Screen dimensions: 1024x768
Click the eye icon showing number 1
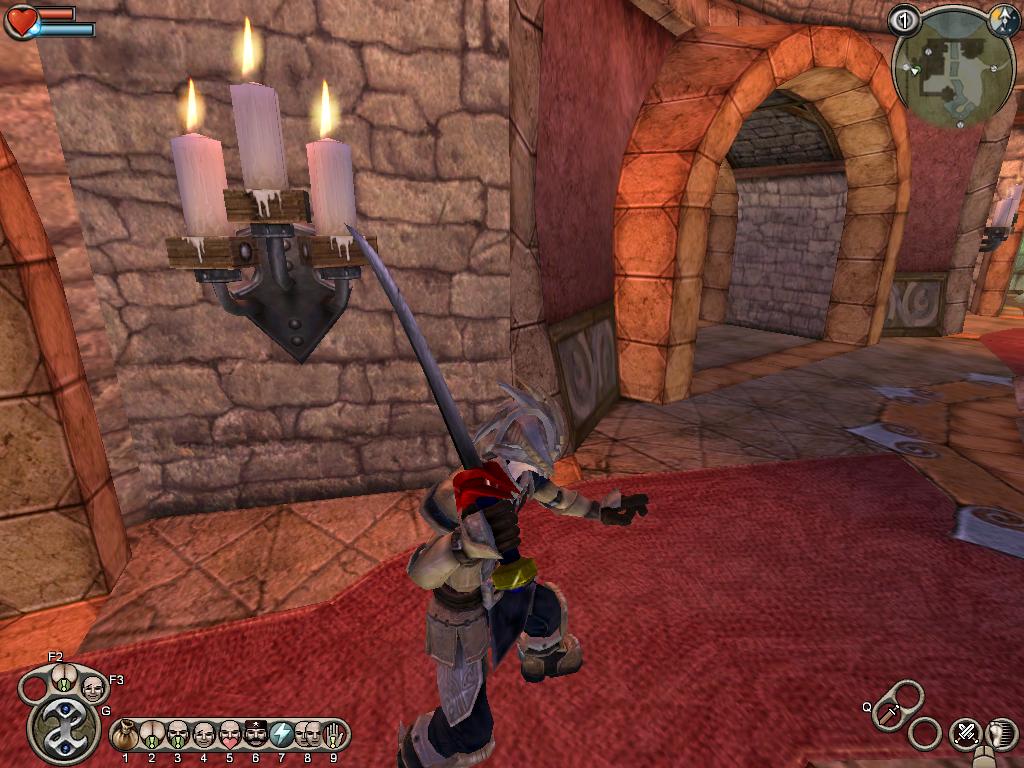click(x=904, y=19)
